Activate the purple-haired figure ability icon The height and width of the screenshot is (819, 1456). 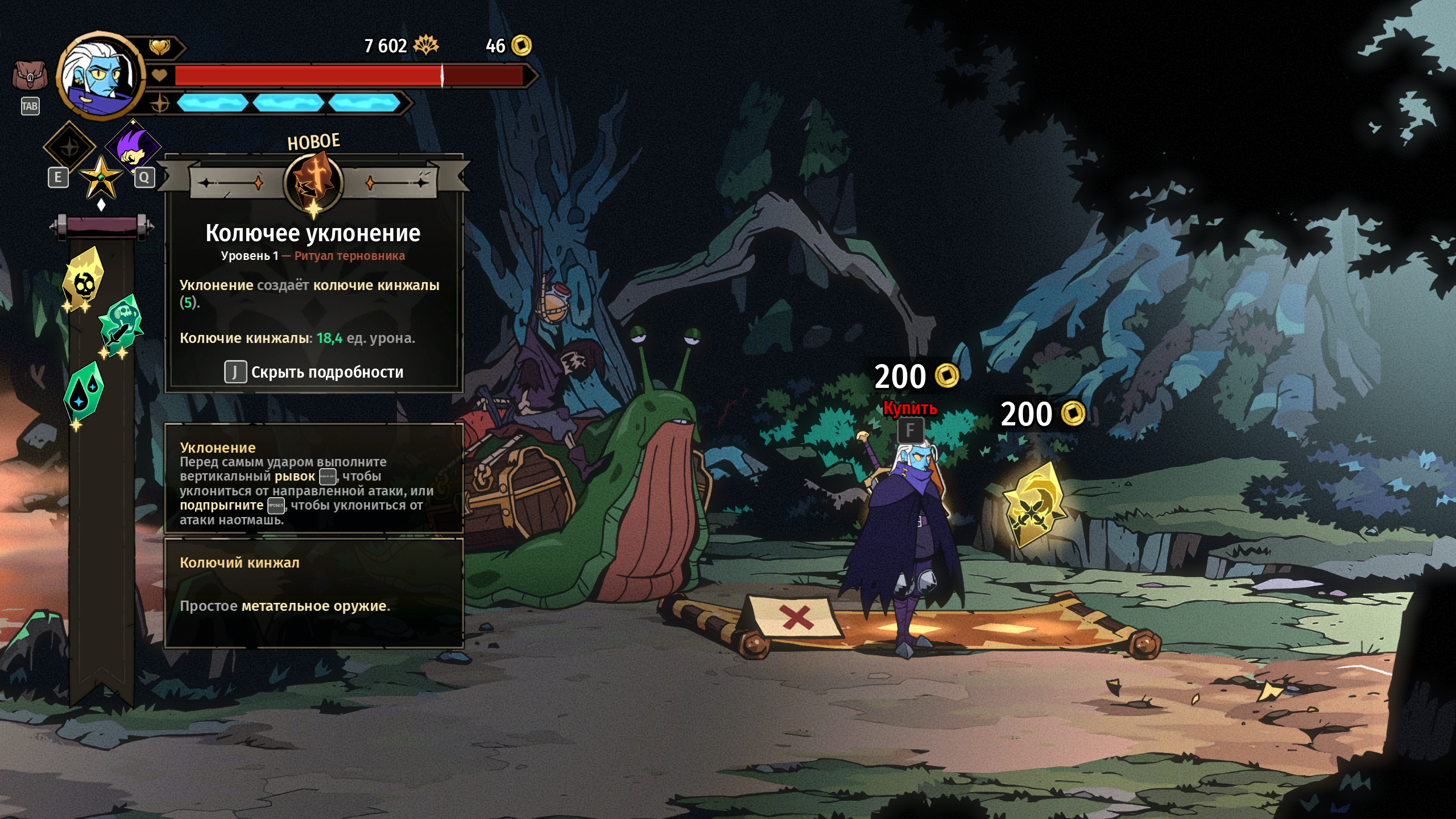(x=133, y=147)
